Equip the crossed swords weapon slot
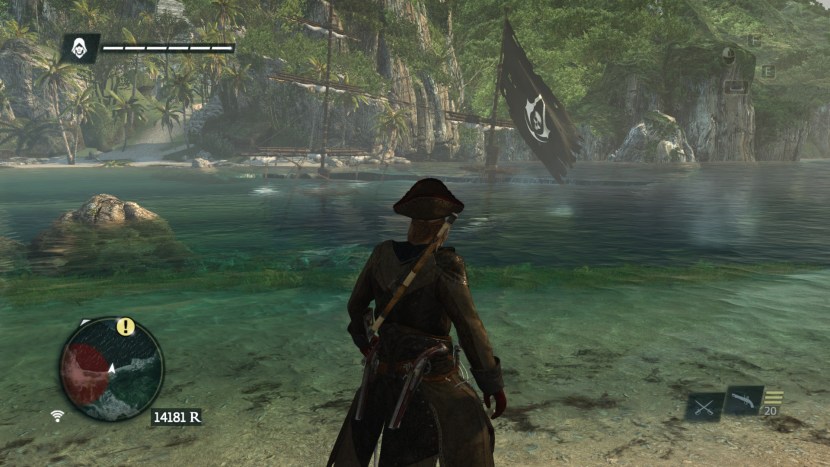830x467 pixels. click(704, 406)
